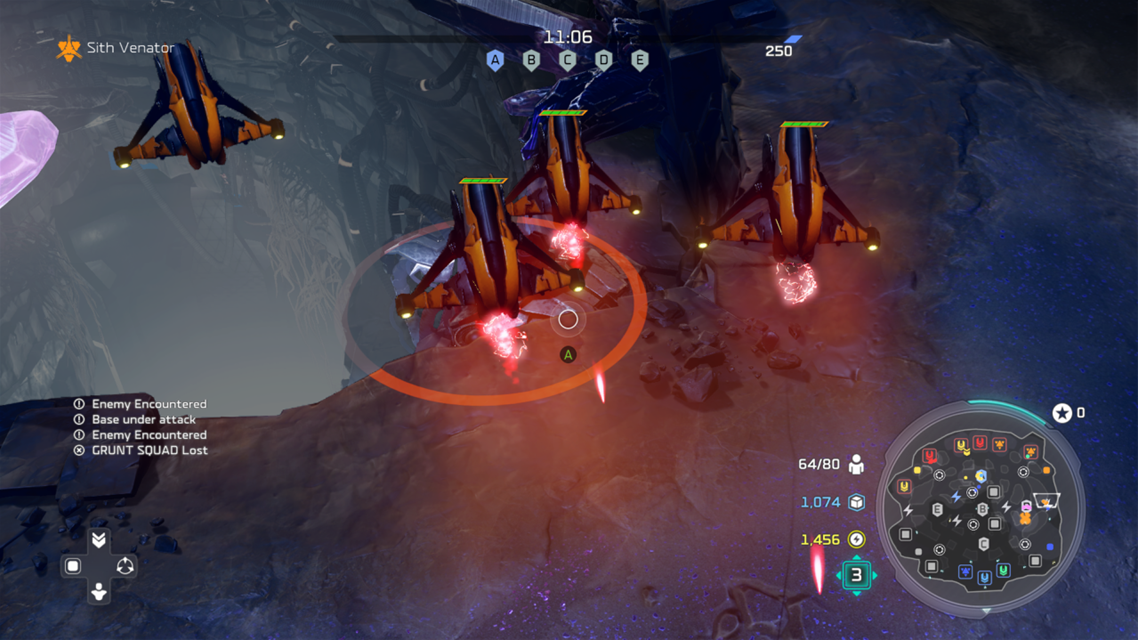Image resolution: width=1138 pixels, height=640 pixels.
Task: Jump to point E marker on minimap
Action: click(937, 510)
